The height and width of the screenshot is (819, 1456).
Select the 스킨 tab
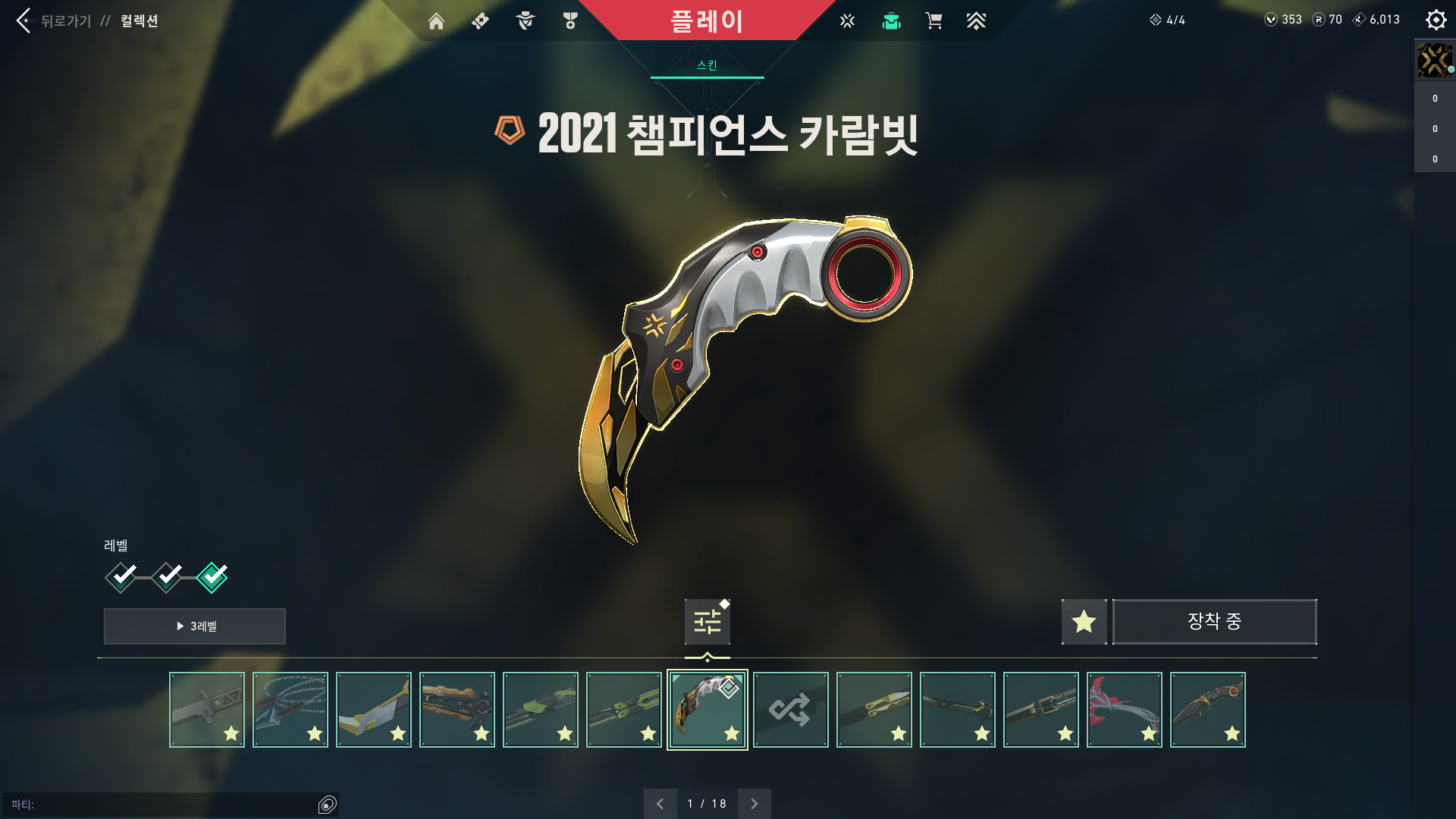coord(705,64)
